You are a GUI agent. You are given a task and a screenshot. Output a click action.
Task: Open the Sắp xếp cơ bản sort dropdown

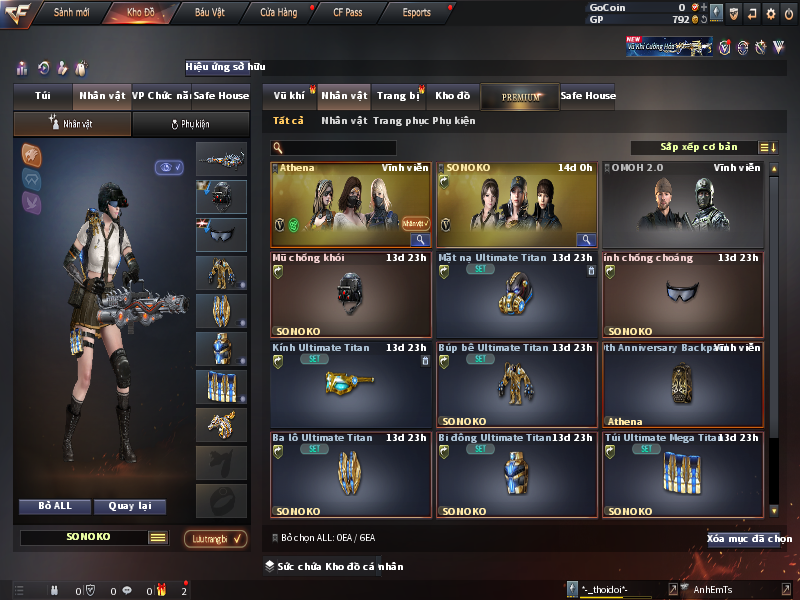pos(698,147)
